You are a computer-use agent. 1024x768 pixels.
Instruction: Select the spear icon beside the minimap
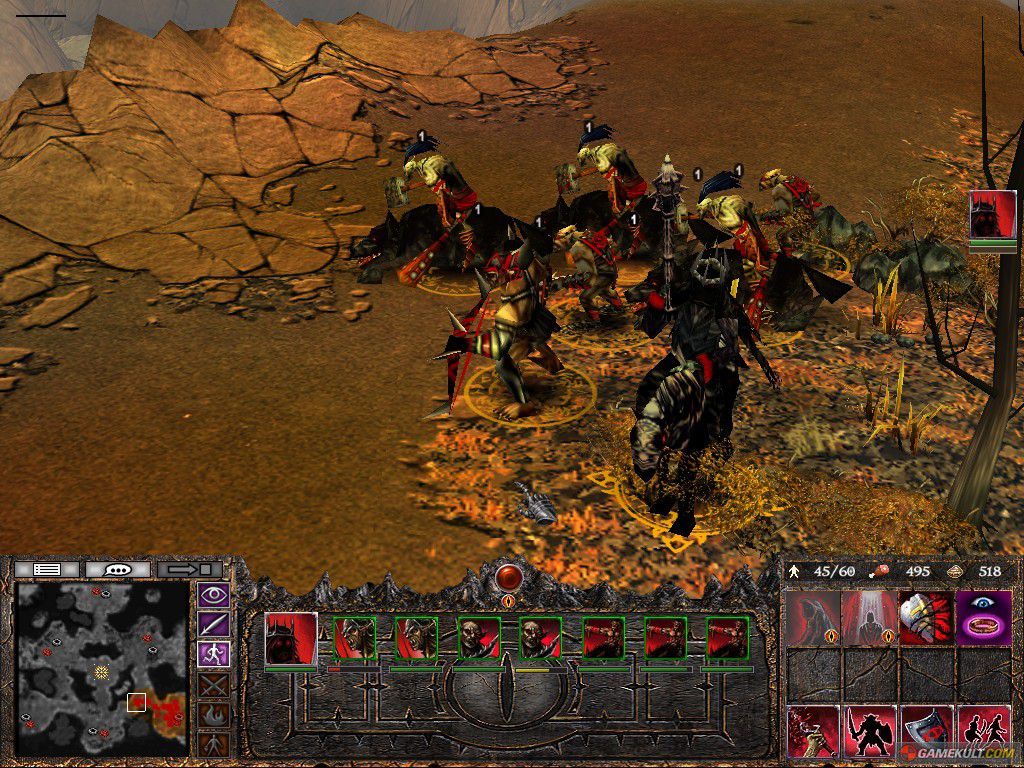click(214, 625)
